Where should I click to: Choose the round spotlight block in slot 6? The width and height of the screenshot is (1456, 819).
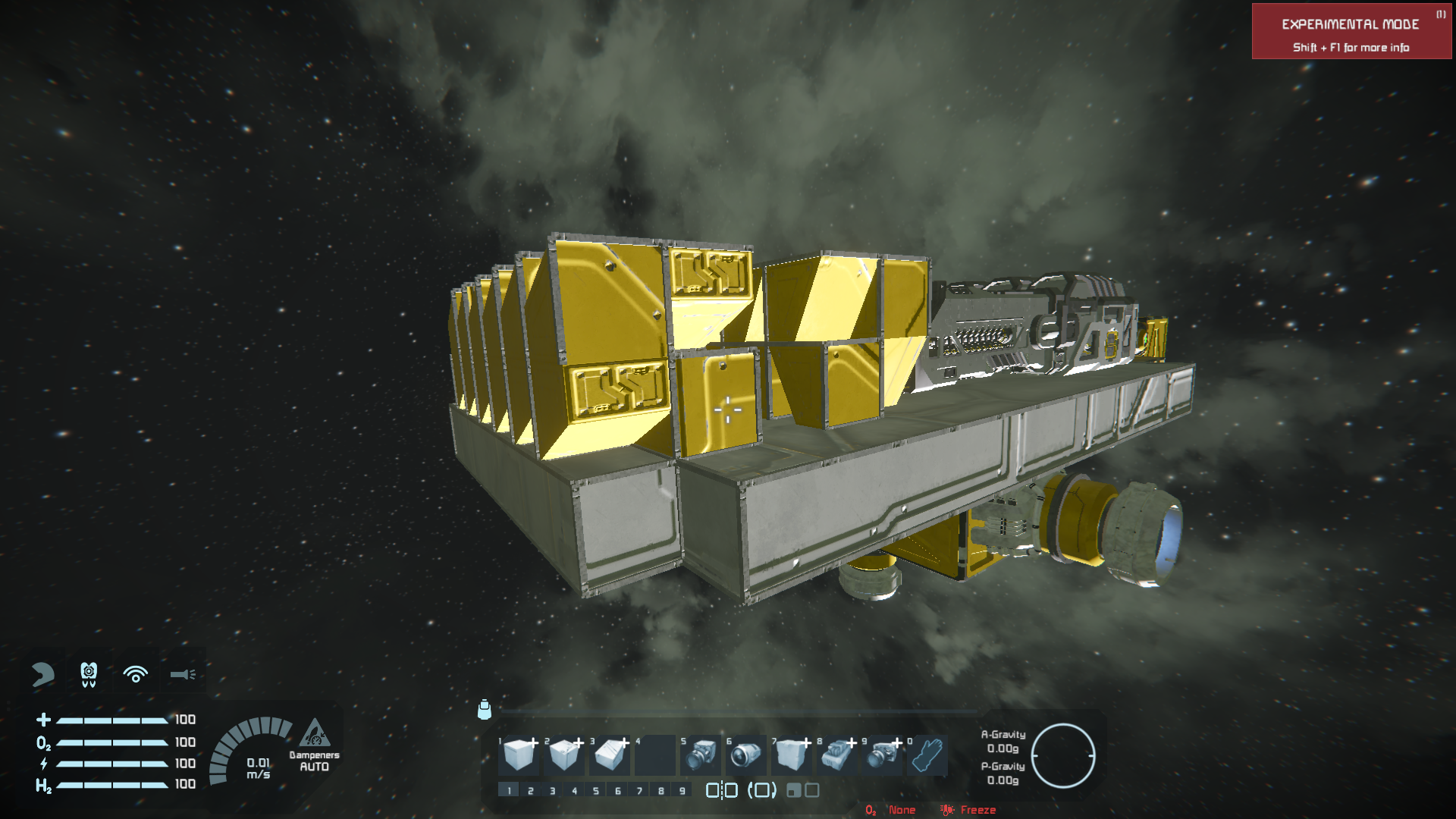[746, 755]
